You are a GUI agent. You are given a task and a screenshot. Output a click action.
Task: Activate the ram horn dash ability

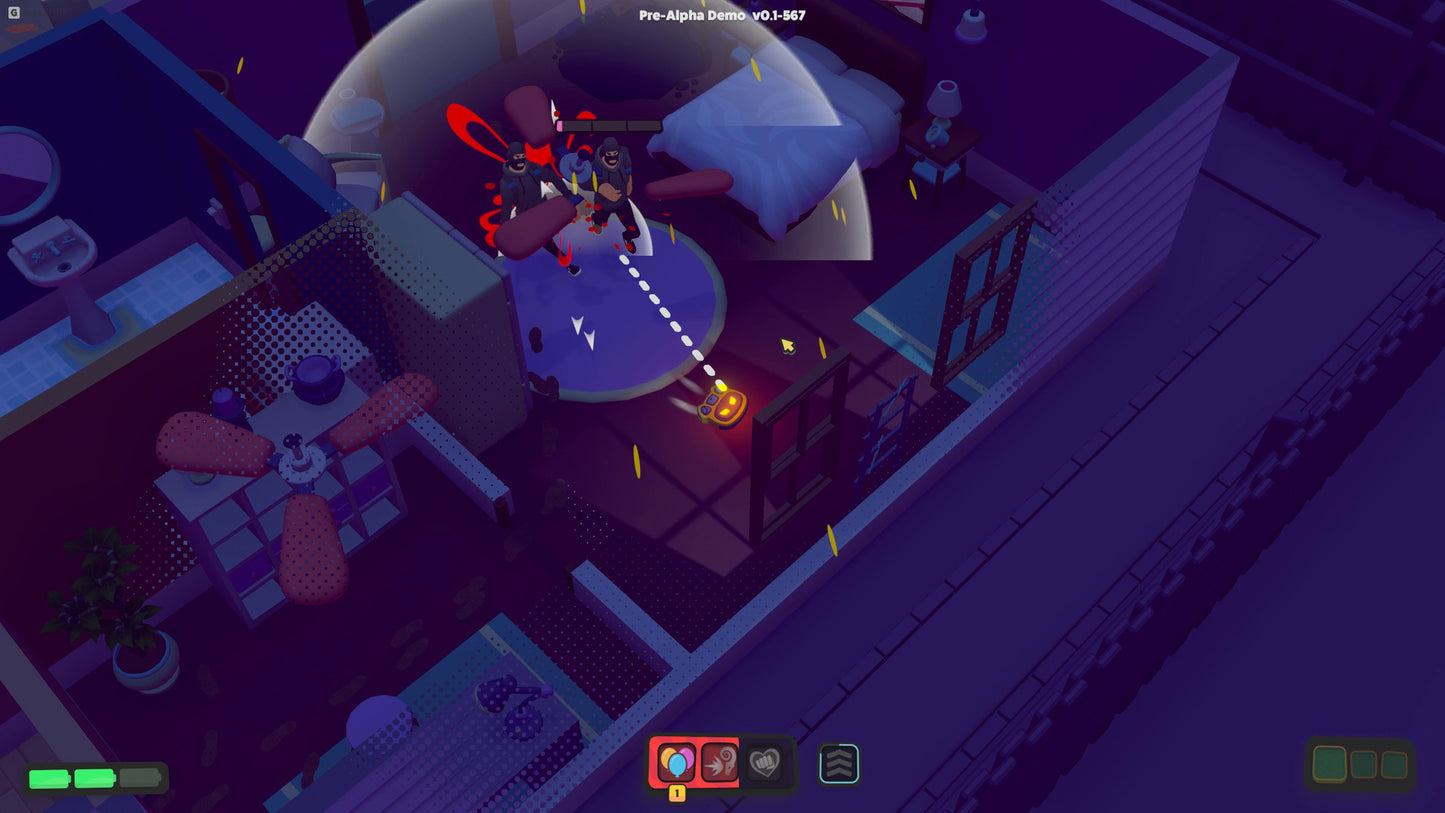tap(718, 763)
